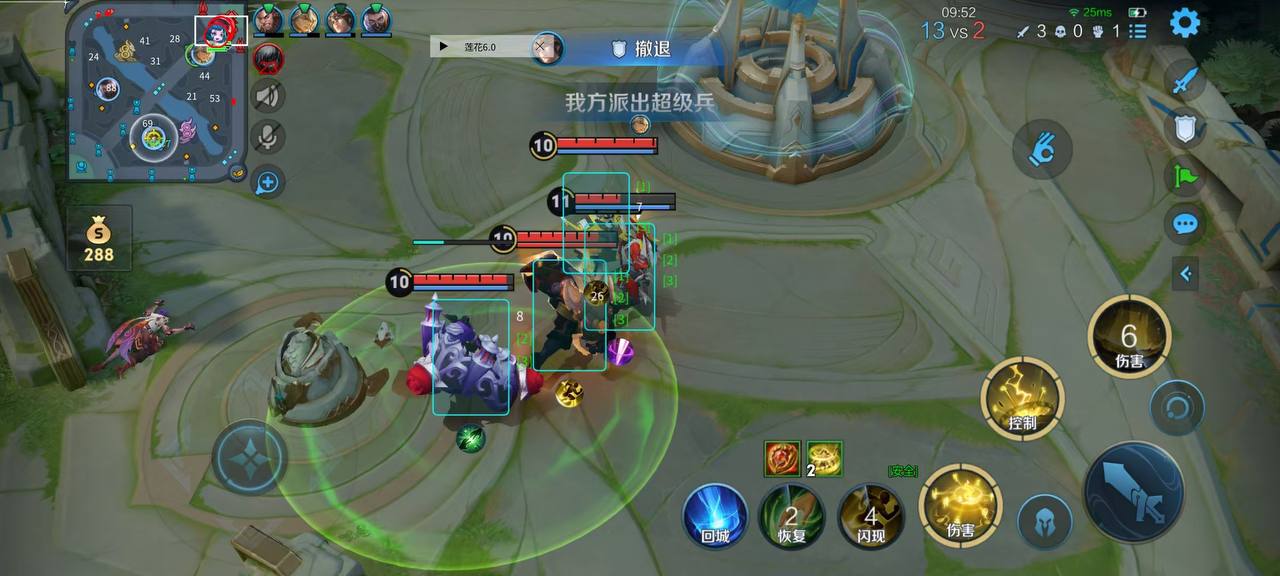Toggle the speaker mute icon
The width and height of the screenshot is (1280, 576).
coord(267,96)
